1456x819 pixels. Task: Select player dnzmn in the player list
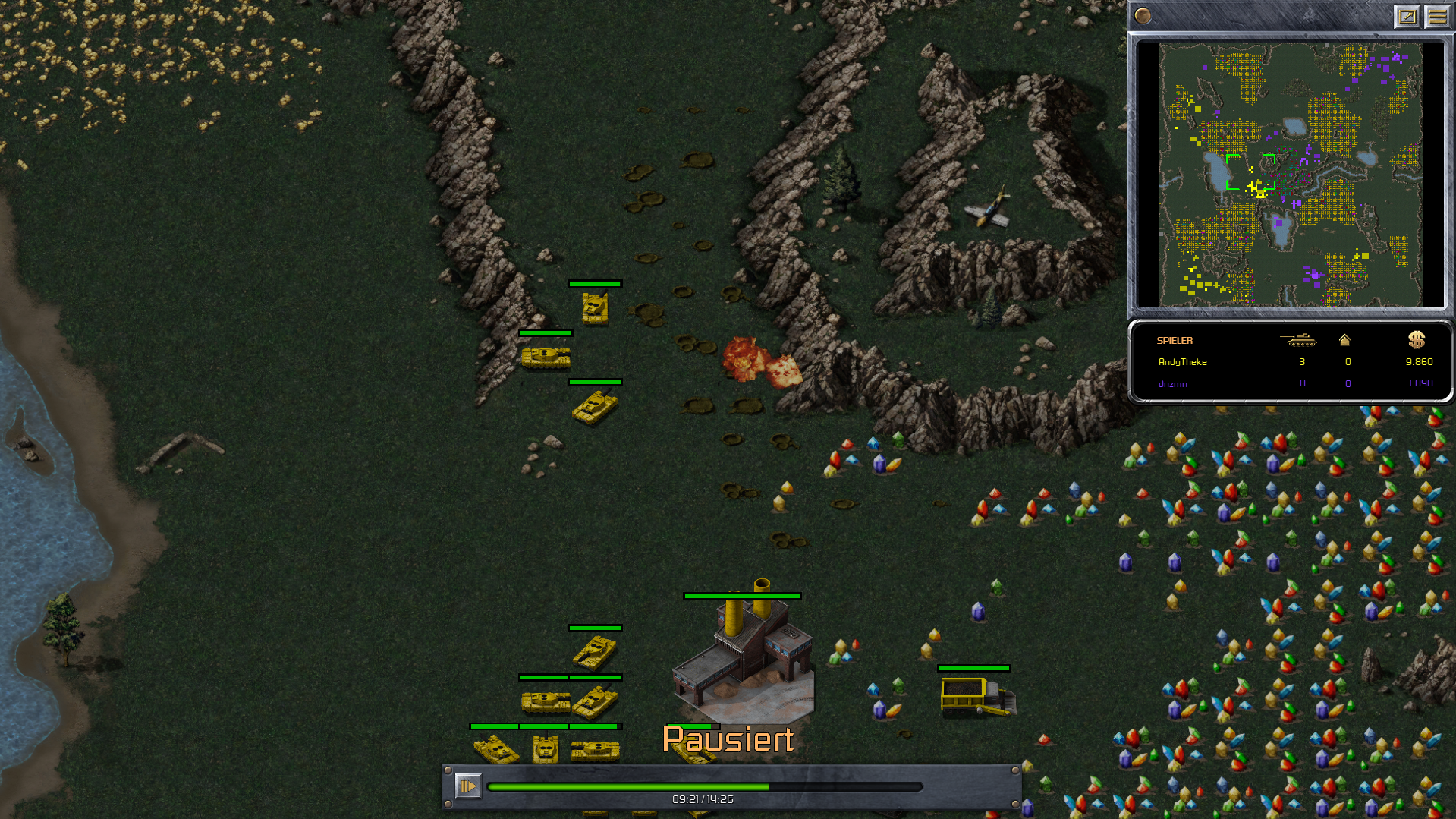tap(1172, 384)
